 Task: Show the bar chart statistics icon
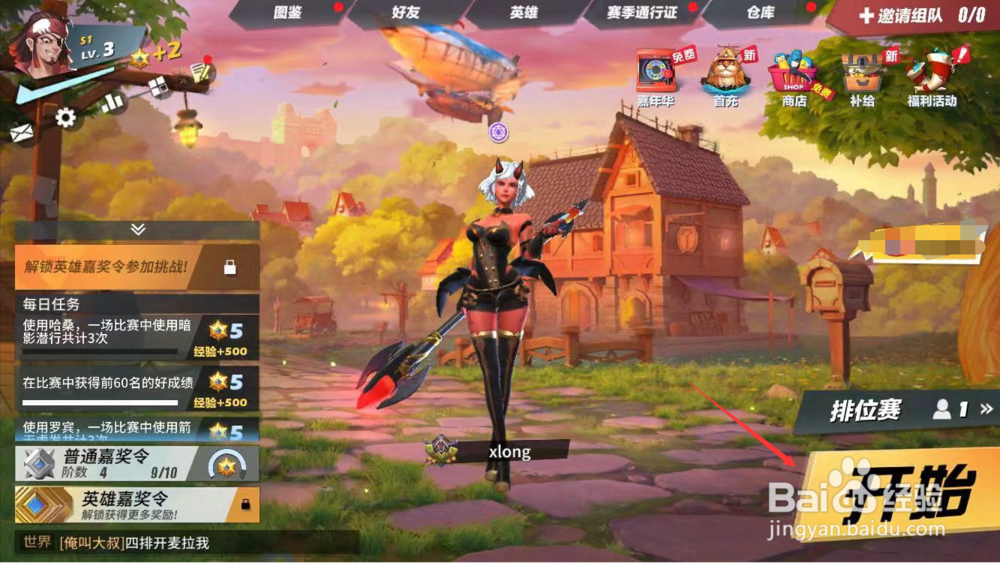click(x=113, y=102)
